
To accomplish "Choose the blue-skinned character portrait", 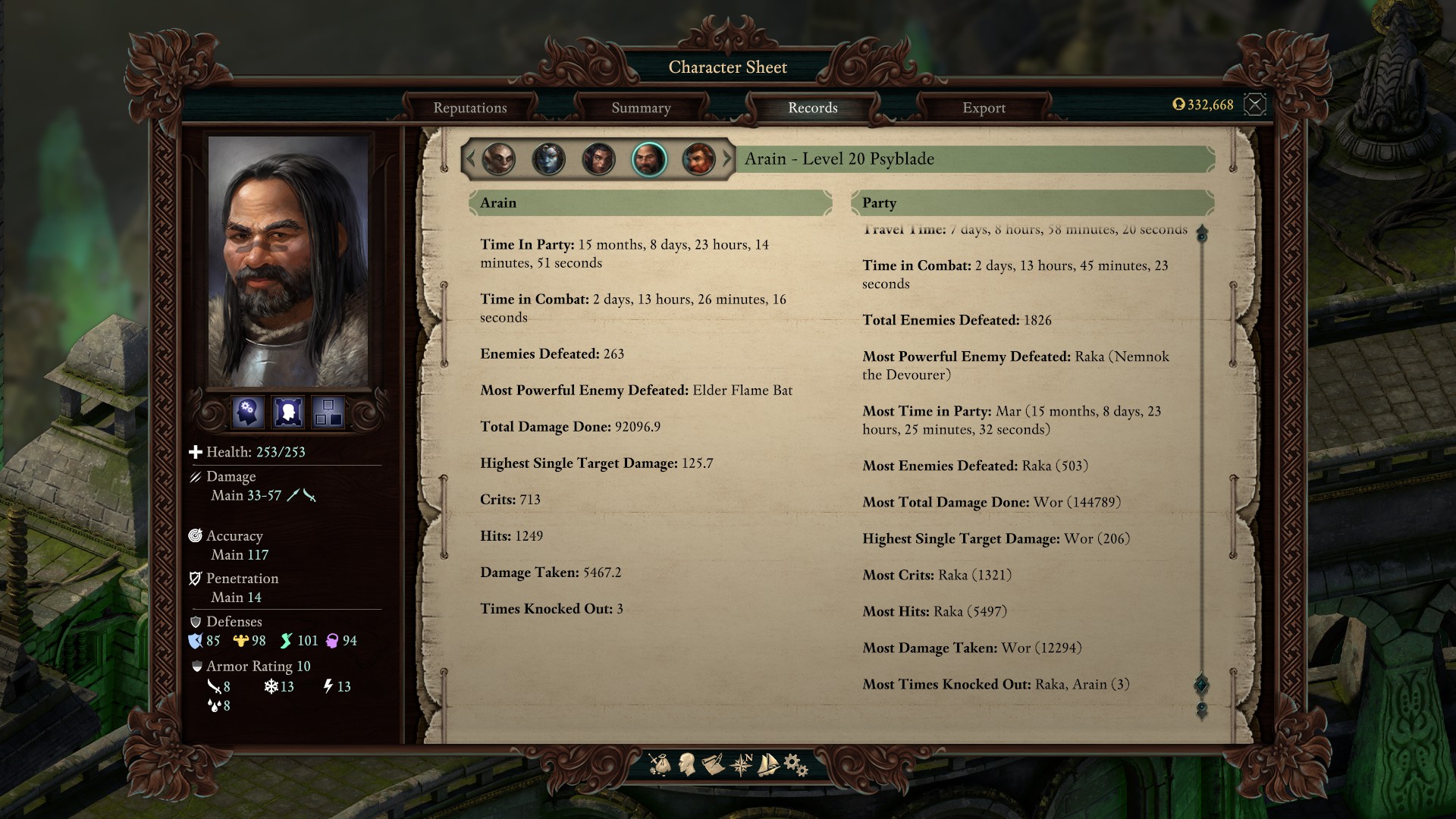I will (x=548, y=159).
